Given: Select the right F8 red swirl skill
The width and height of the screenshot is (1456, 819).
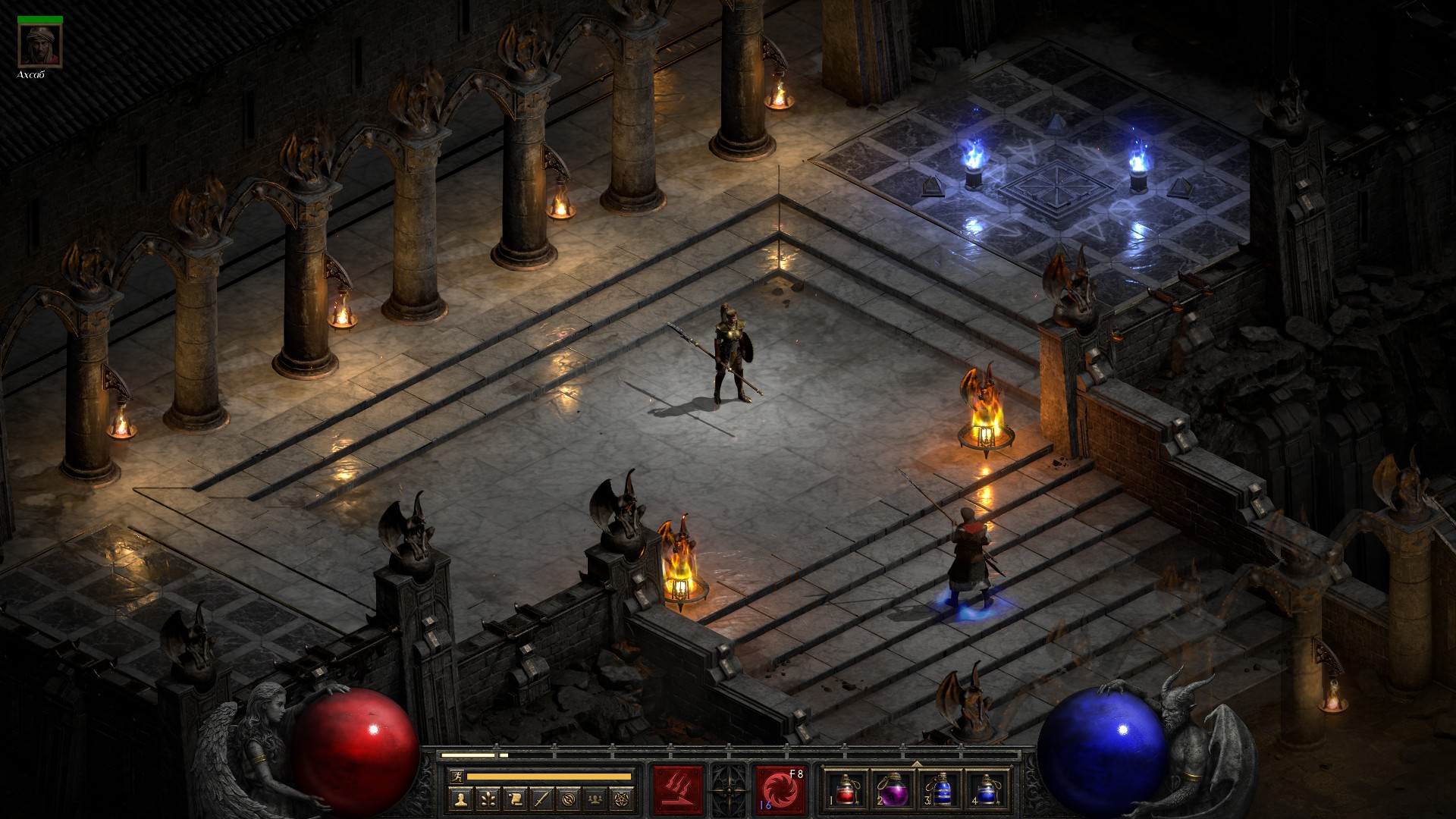Looking at the screenshot, I should (x=780, y=788).
